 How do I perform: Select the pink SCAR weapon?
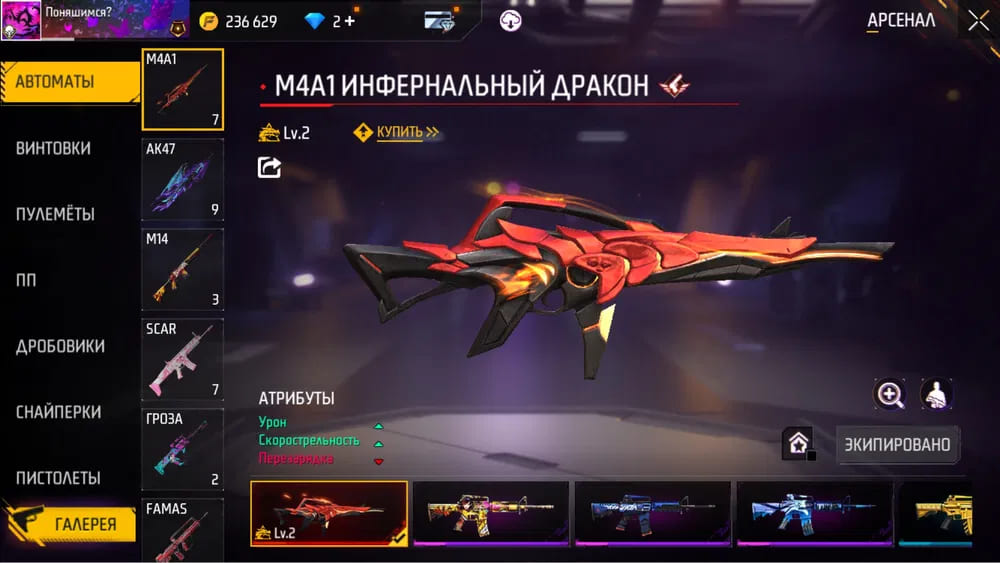[182, 359]
